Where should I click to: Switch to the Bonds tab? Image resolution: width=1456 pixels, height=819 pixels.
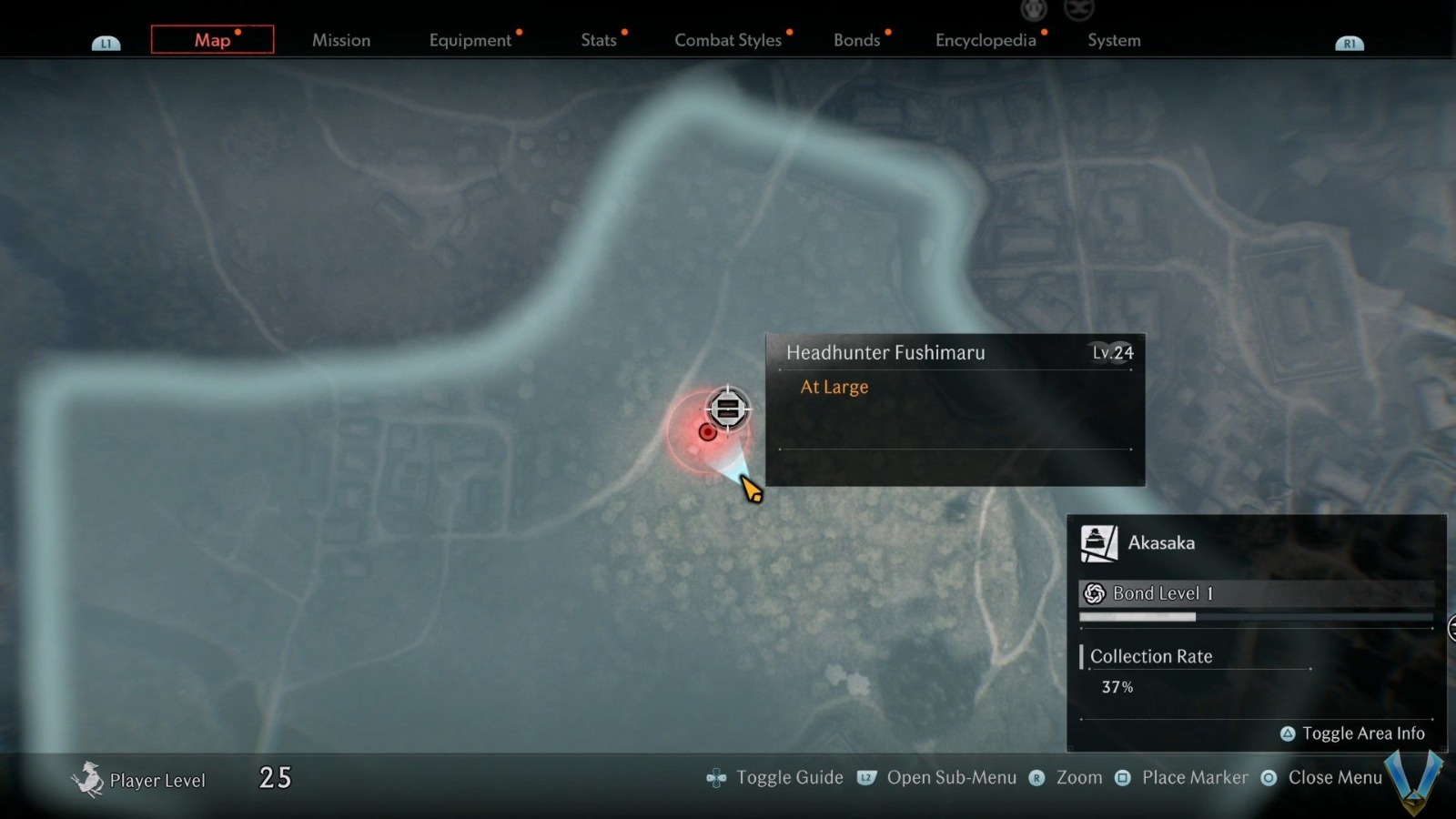pyautogui.click(x=856, y=40)
